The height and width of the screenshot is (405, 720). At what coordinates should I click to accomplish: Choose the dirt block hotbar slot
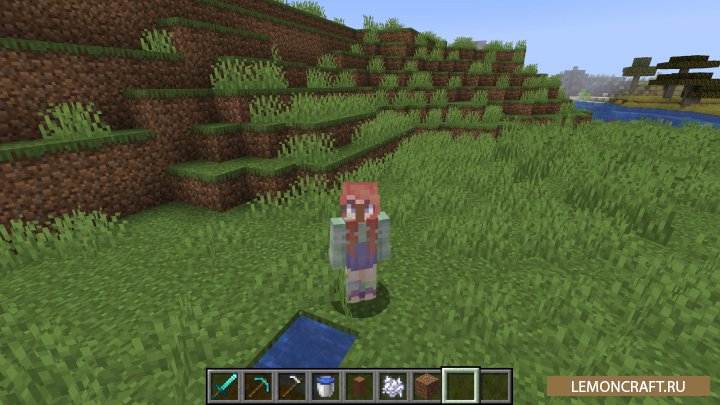click(428, 385)
